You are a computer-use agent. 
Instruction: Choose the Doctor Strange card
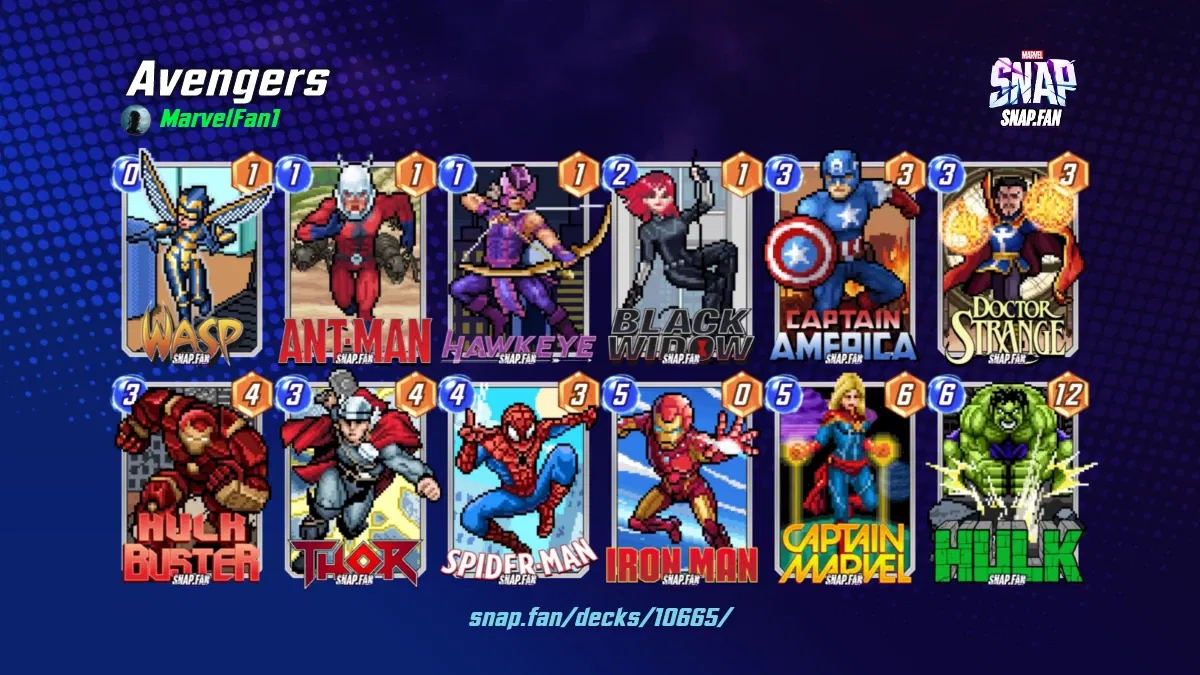click(x=1008, y=262)
